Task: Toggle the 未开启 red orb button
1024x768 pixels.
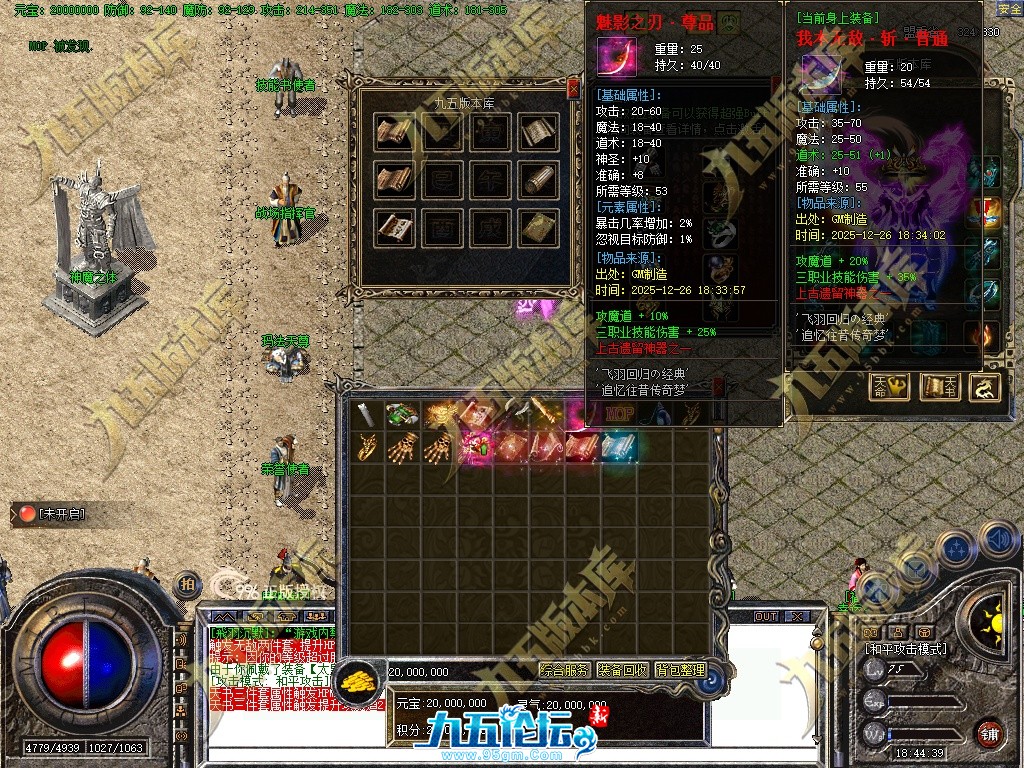Action: [25, 514]
